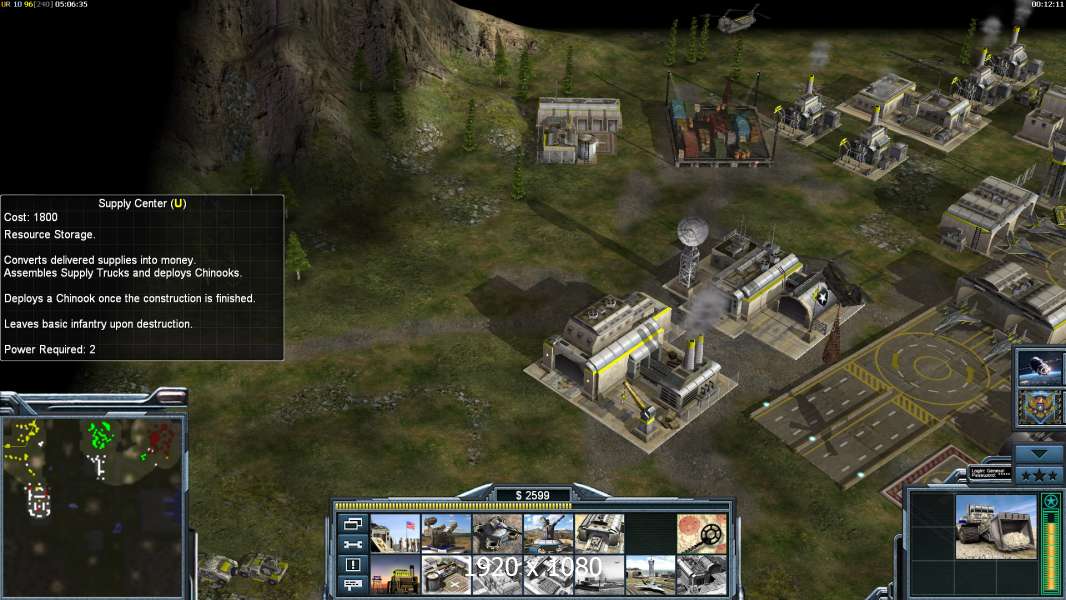
Task: Select the mine detector icon in build bar
Action: (x=702, y=533)
